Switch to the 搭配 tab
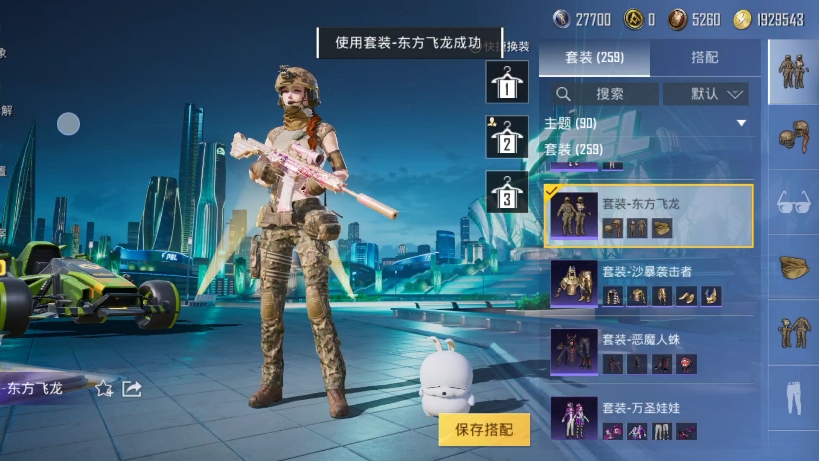Image resolution: width=819 pixels, height=461 pixels. 704,58
